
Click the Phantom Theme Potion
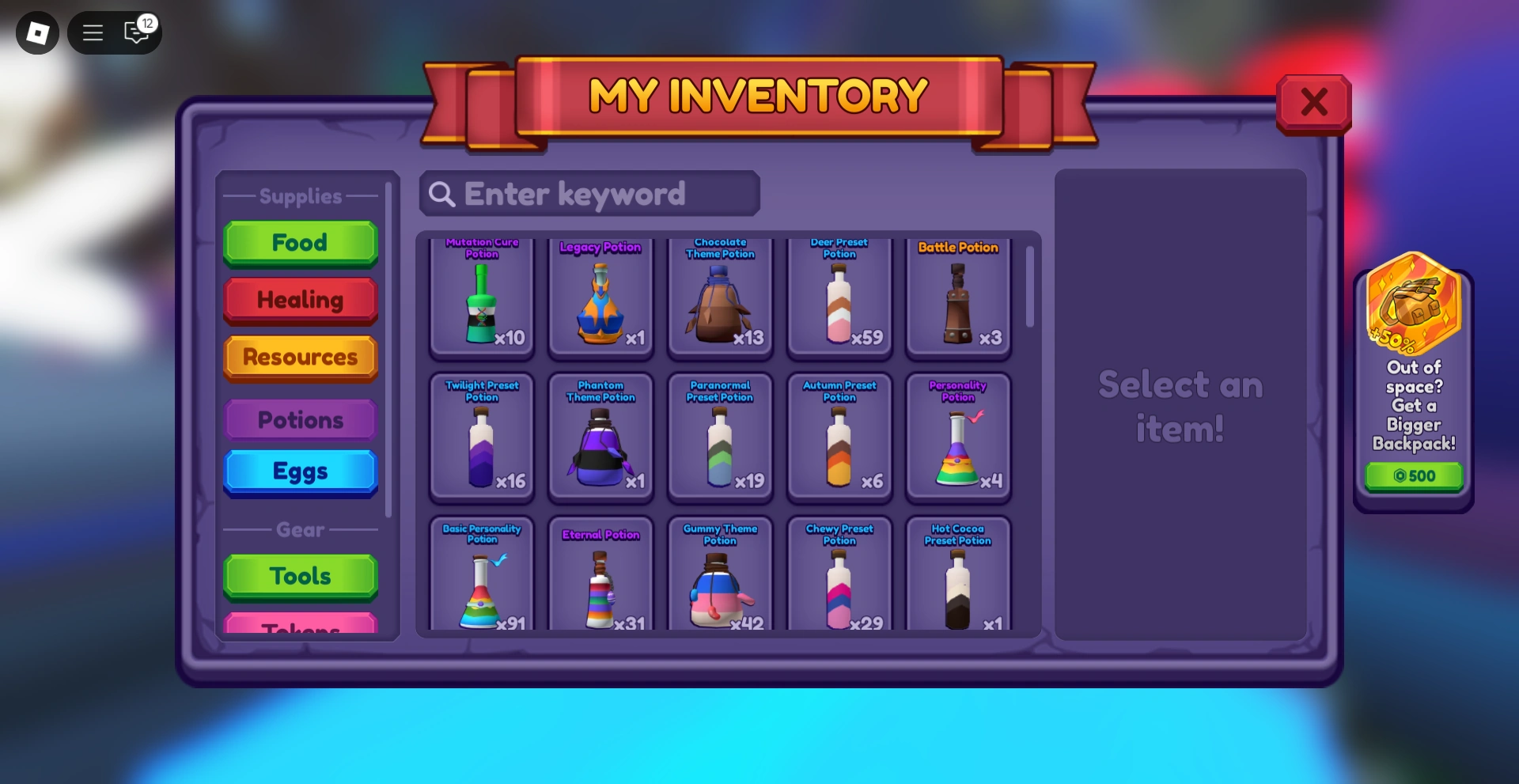pos(601,437)
